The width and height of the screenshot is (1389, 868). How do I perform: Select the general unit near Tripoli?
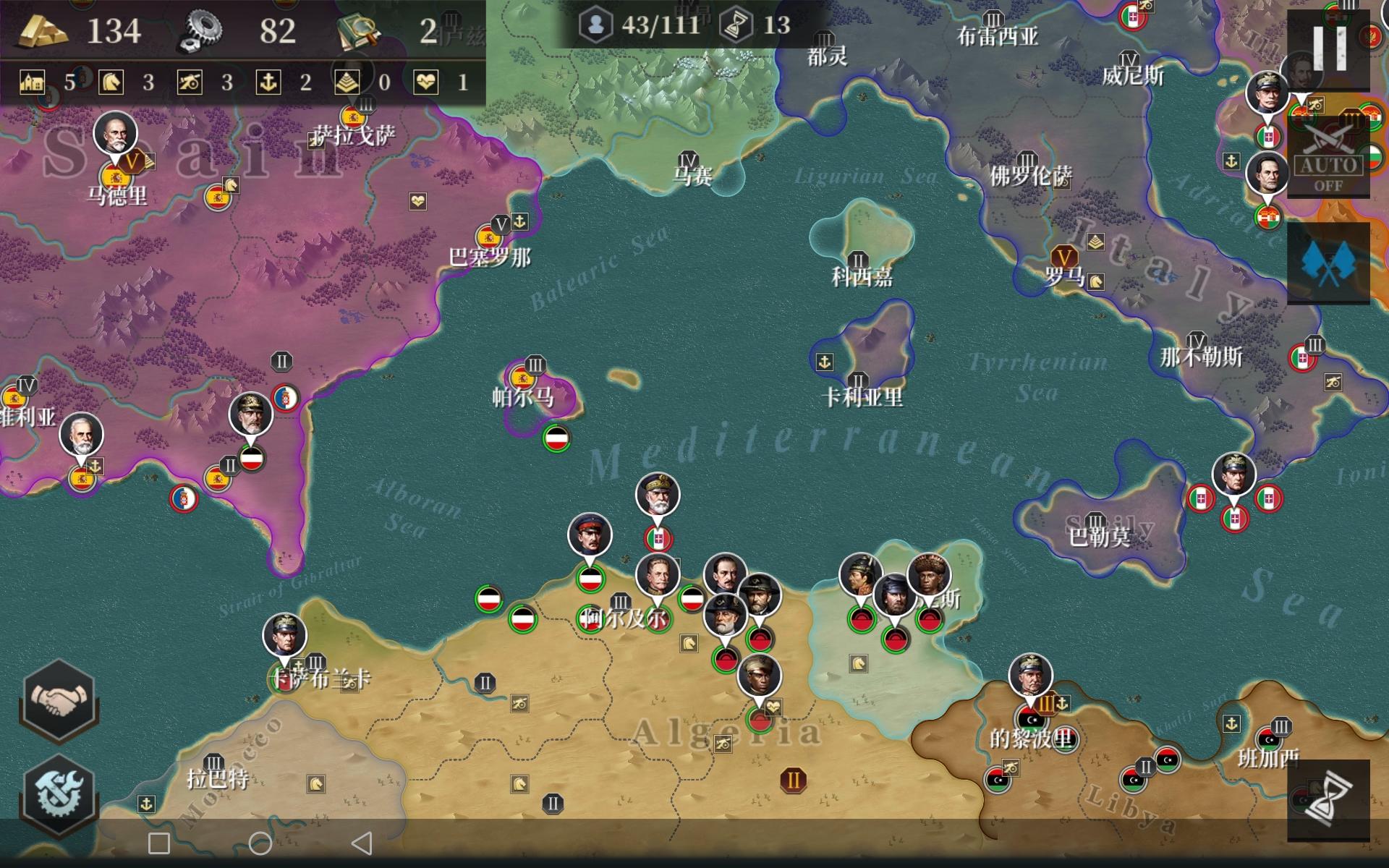point(1030,677)
